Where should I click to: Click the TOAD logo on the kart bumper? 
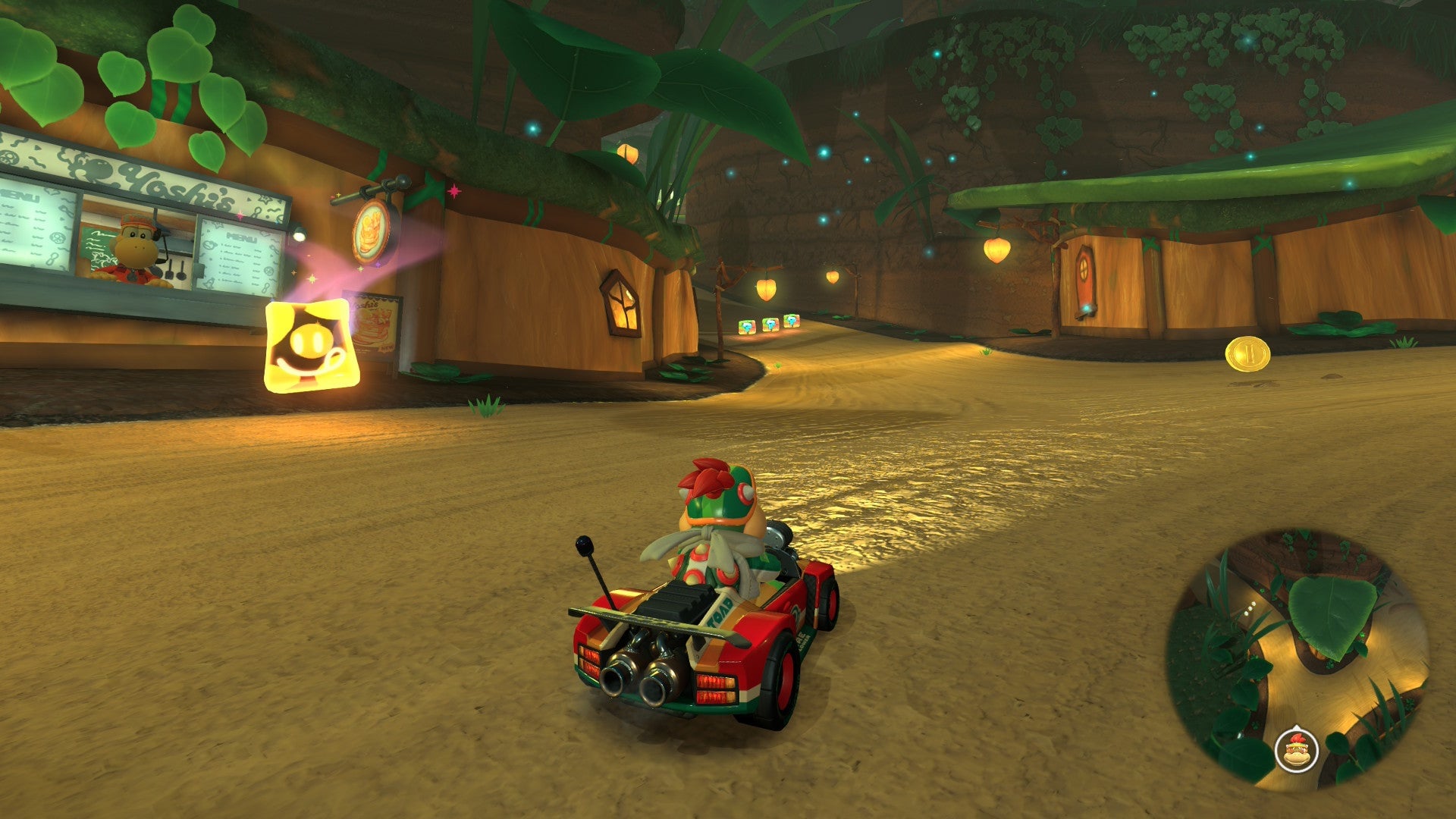coord(720,609)
